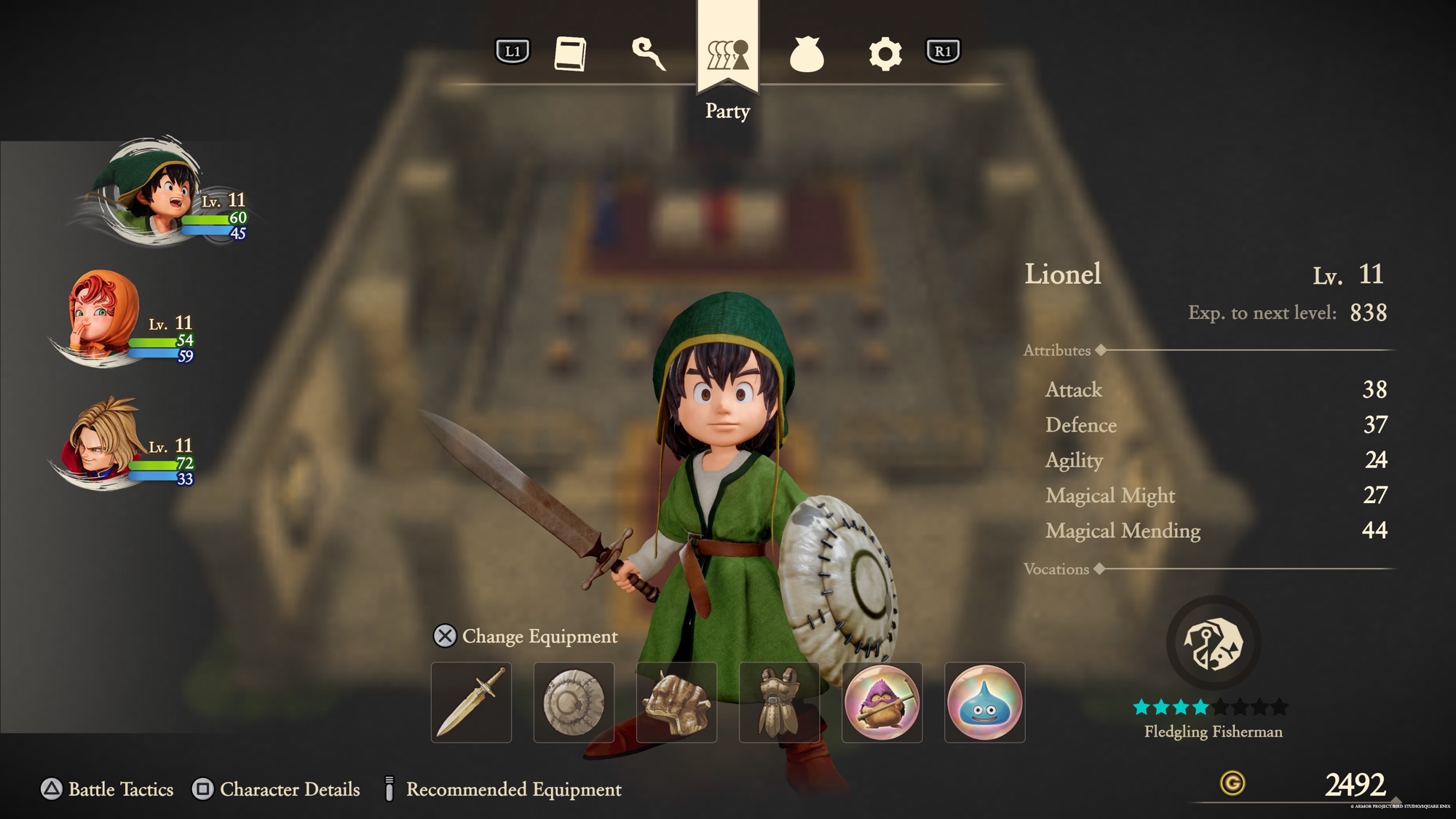Switch to the magic staff tab
The width and height of the screenshot is (1456, 819).
[648, 54]
